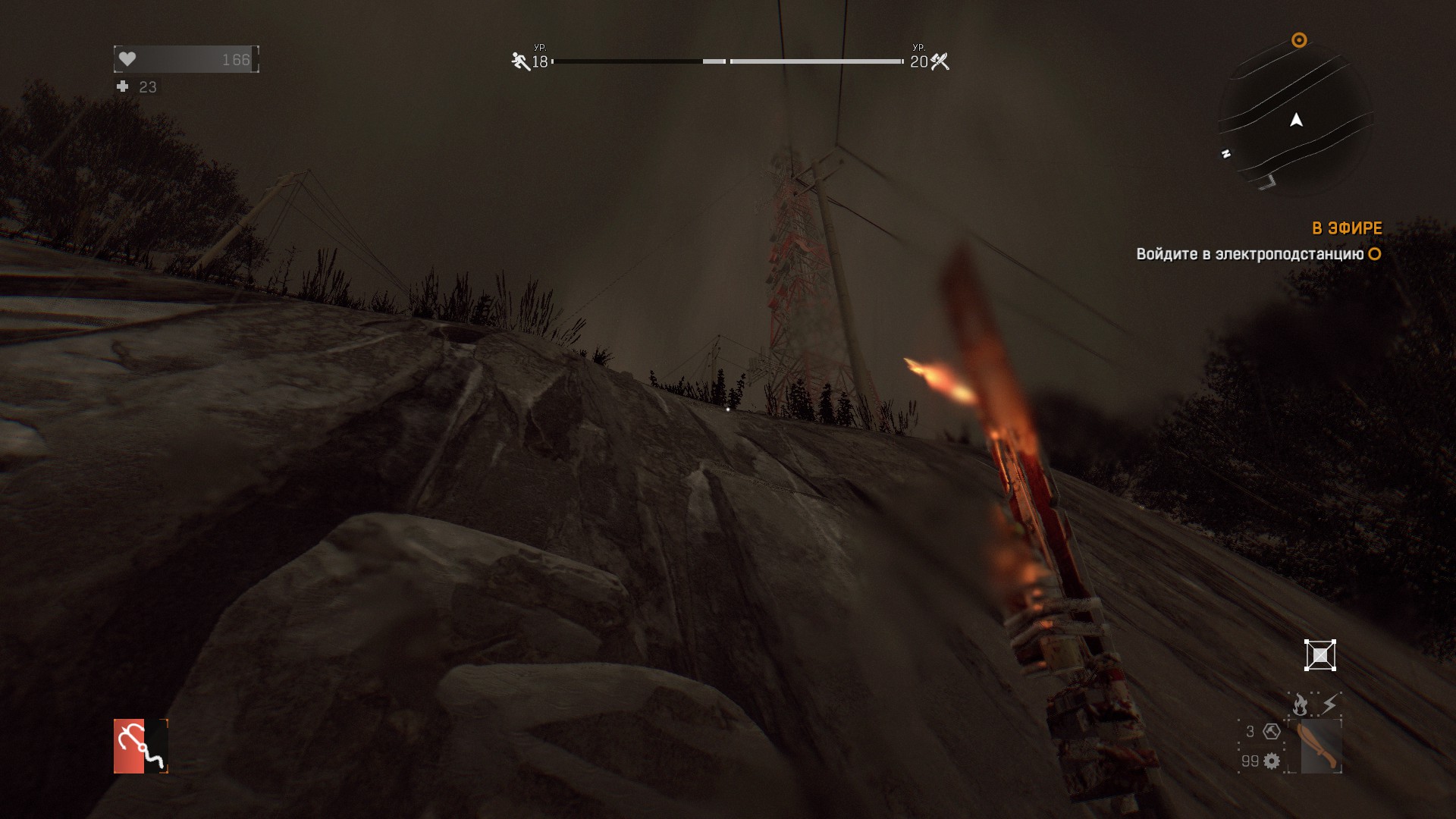1456x819 pixels.
Task: Click the fire weapon effect icon
Action: tap(1300, 704)
